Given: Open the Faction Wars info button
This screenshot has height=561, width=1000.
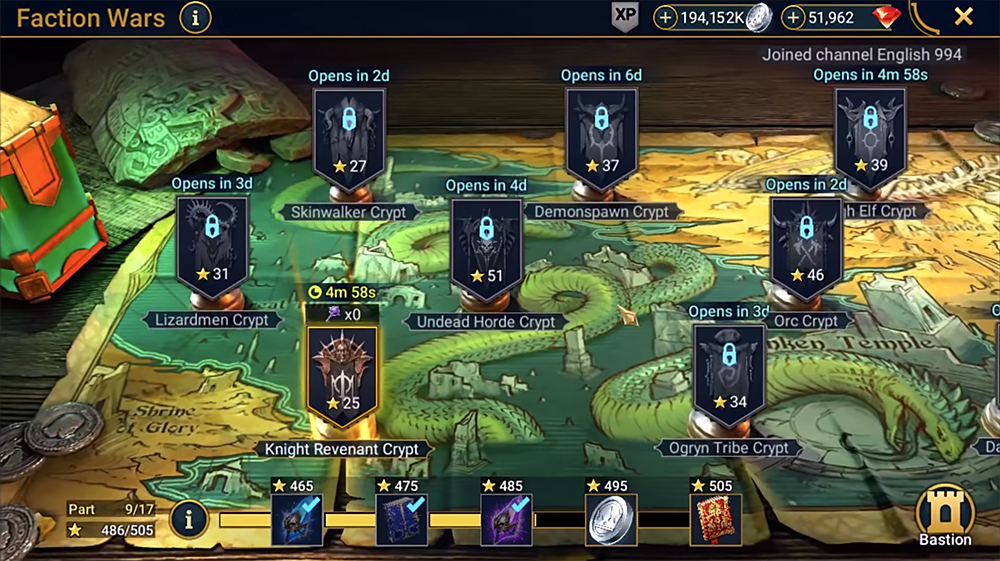Looking at the screenshot, I should (195, 17).
